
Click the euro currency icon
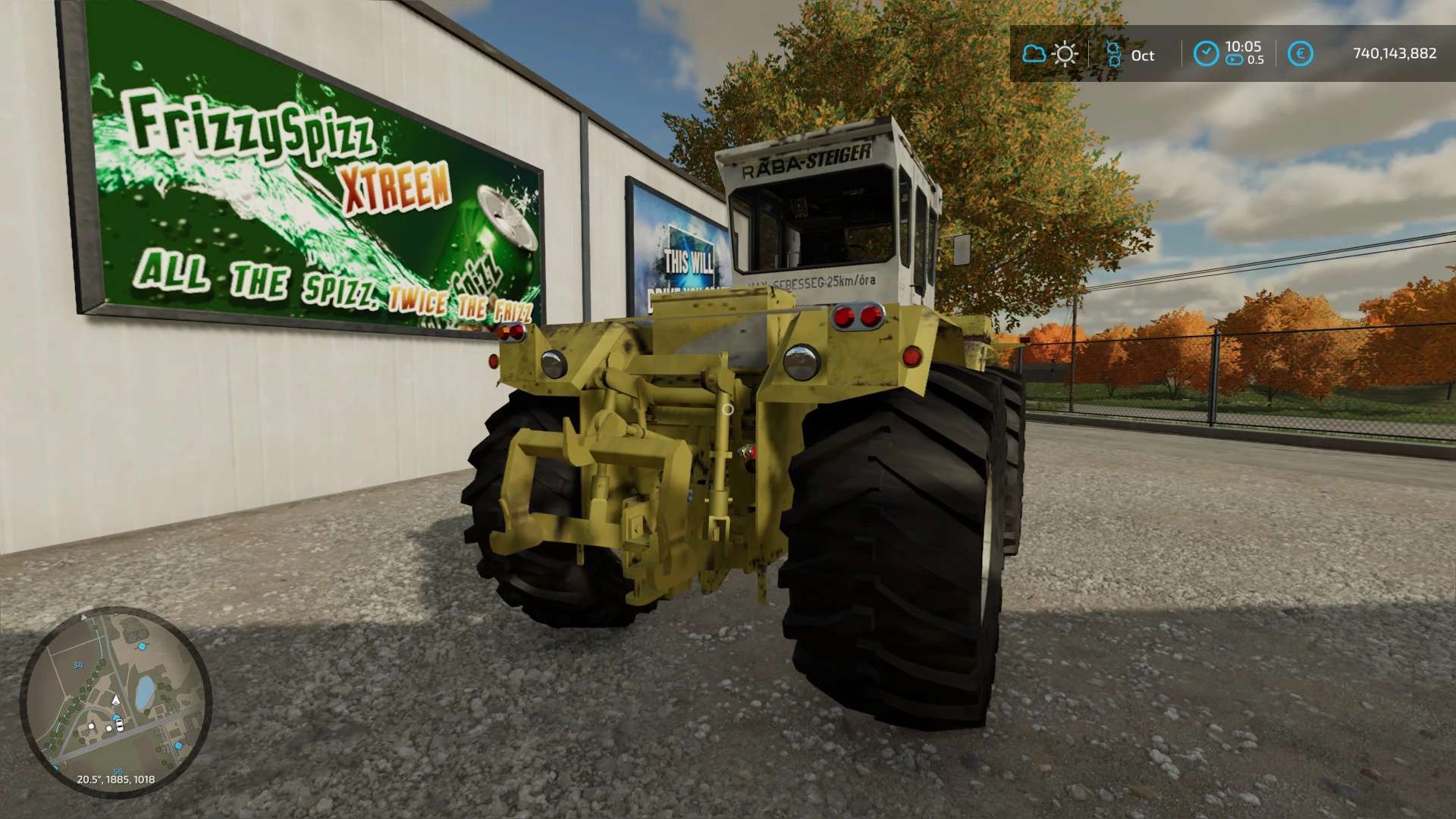coord(1300,54)
